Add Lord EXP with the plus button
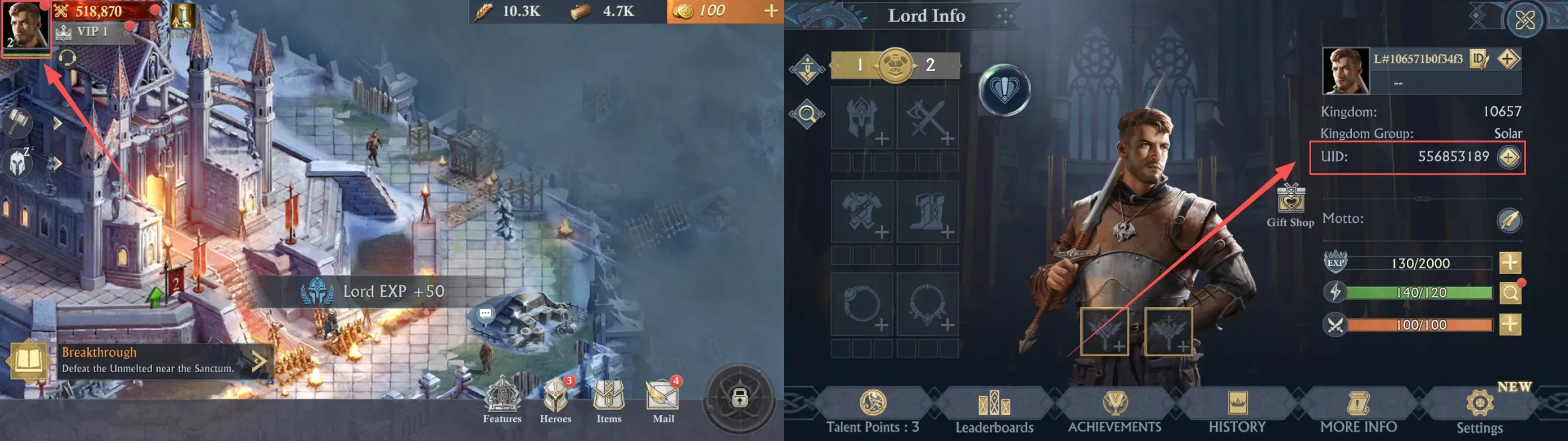 click(x=1510, y=263)
